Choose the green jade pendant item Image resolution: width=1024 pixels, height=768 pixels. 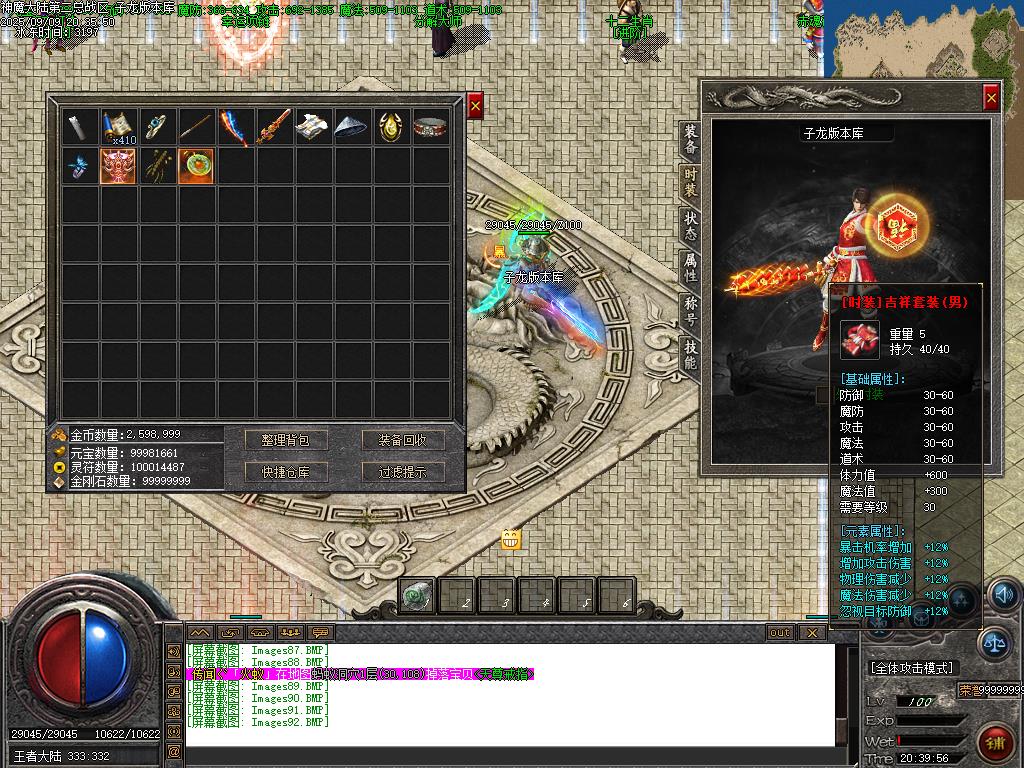[x=196, y=165]
